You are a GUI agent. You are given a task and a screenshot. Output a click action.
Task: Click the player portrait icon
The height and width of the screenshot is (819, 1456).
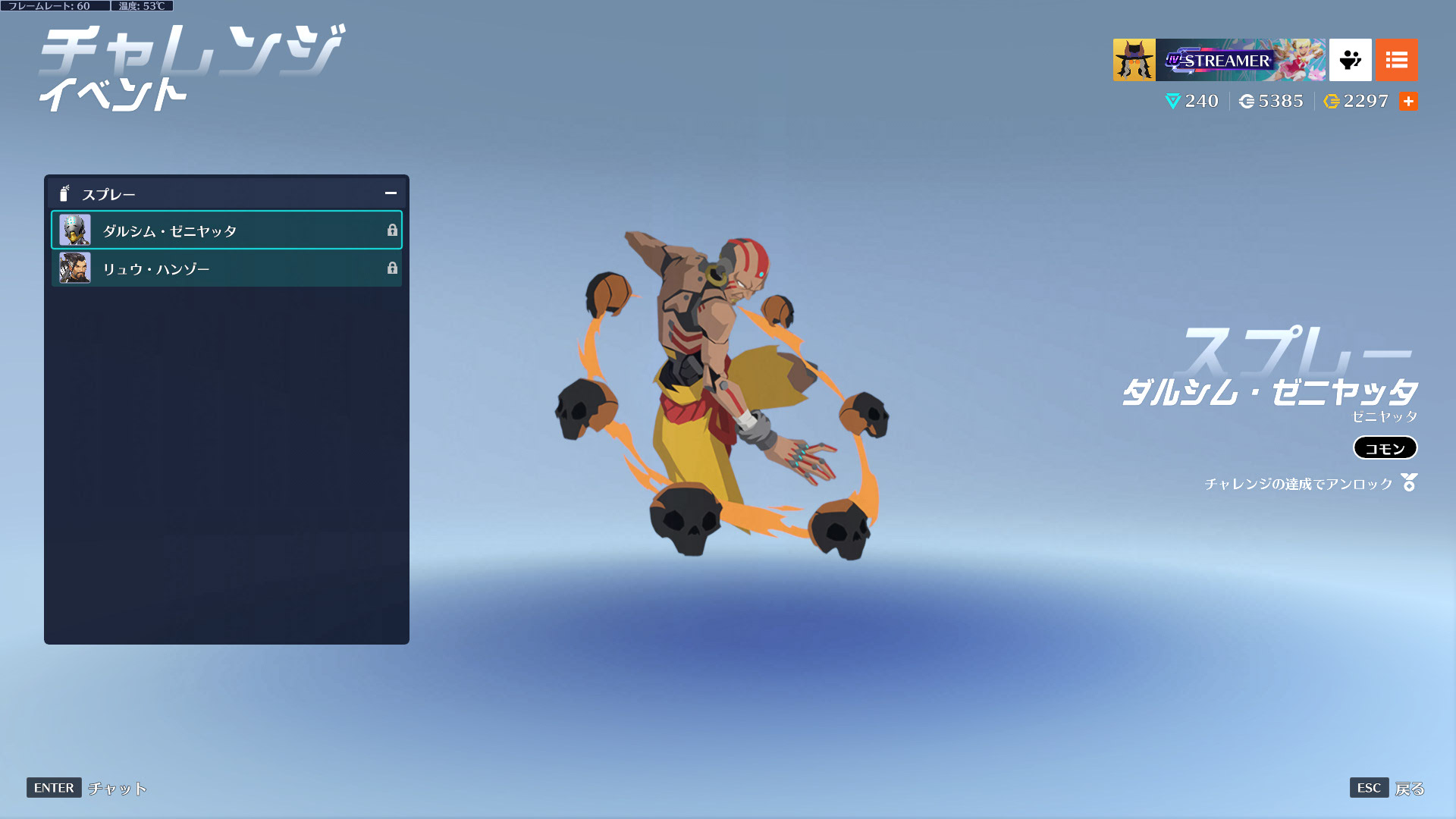point(1134,60)
